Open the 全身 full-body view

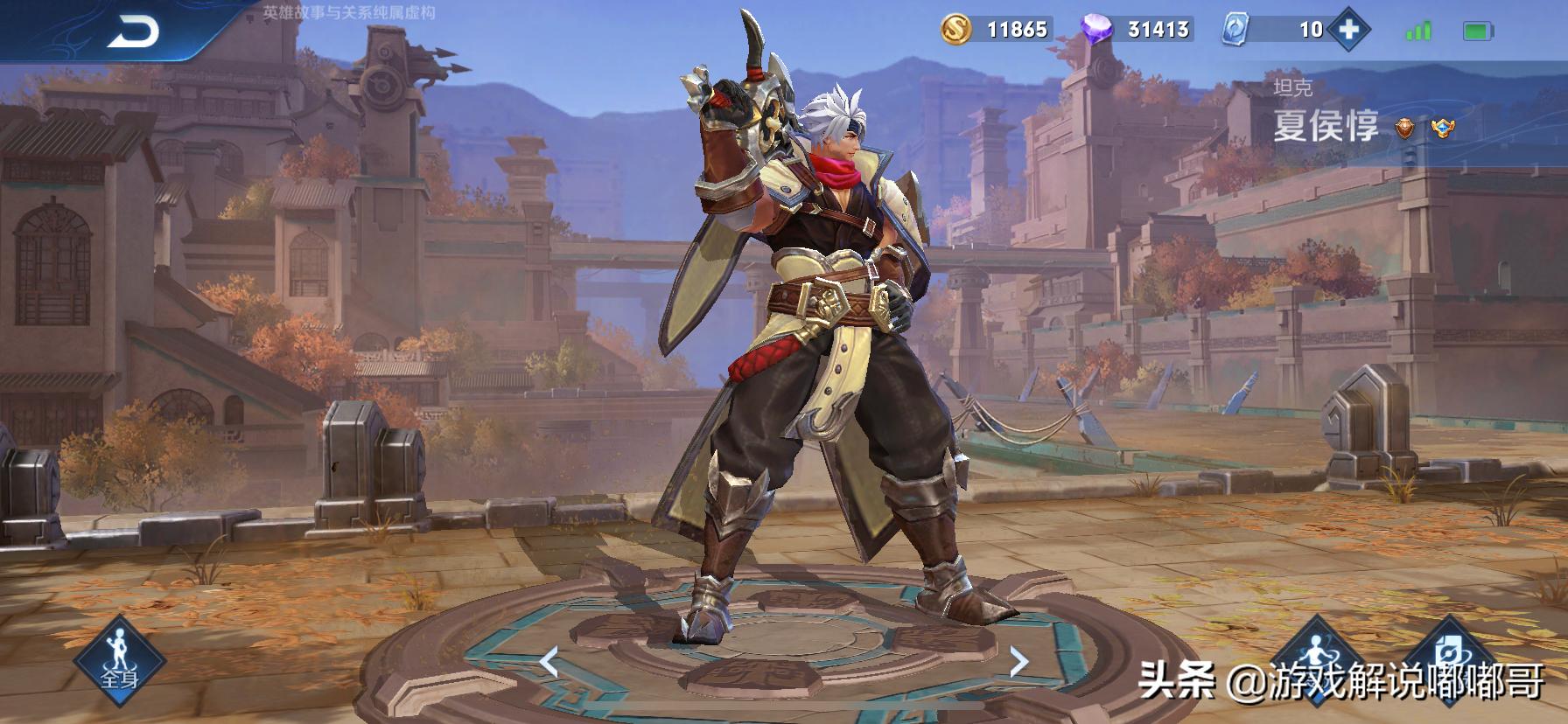click(x=119, y=660)
